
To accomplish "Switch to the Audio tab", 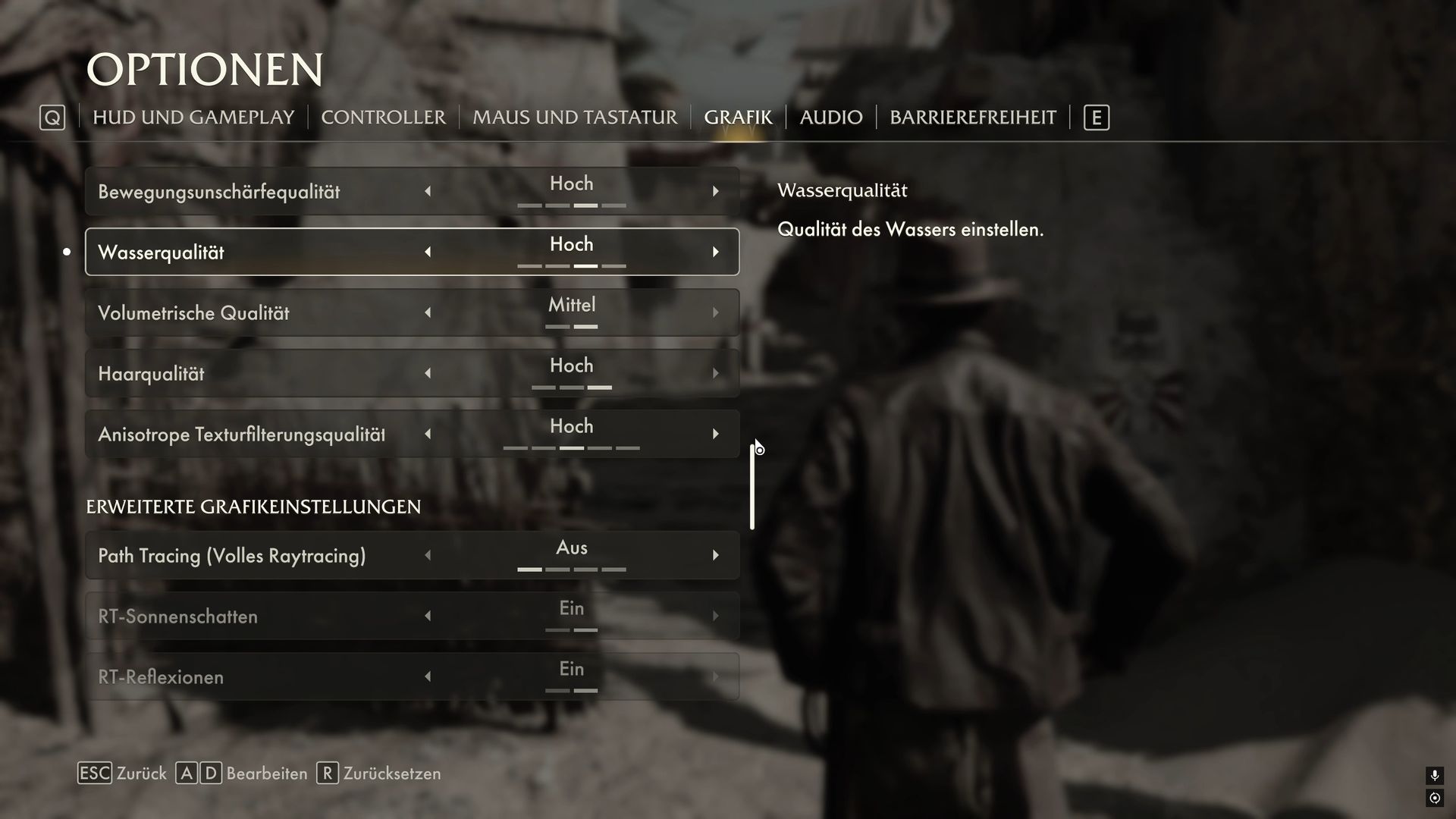I will [830, 118].
